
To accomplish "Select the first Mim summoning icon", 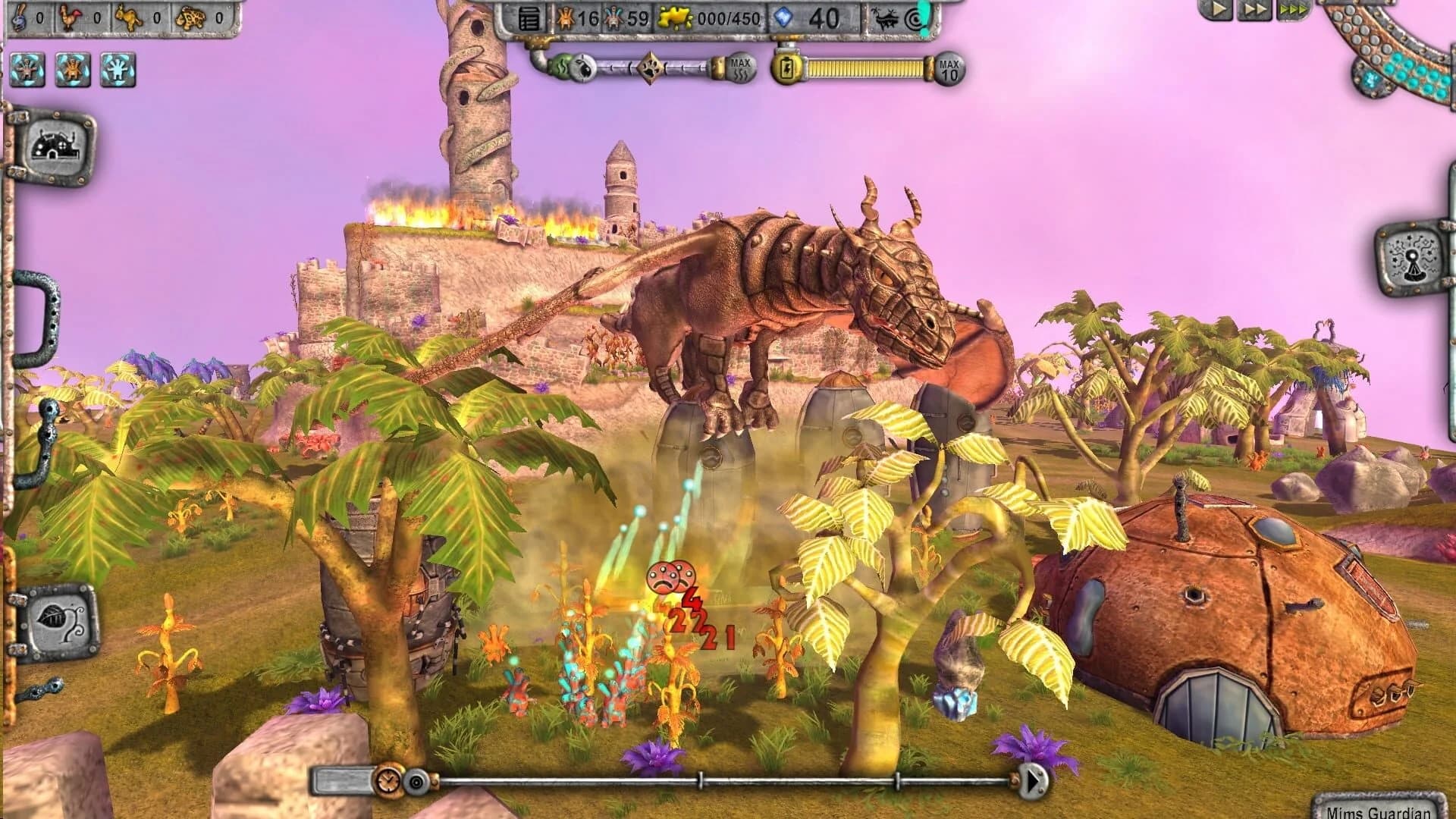I will click(x=28, y=70).
